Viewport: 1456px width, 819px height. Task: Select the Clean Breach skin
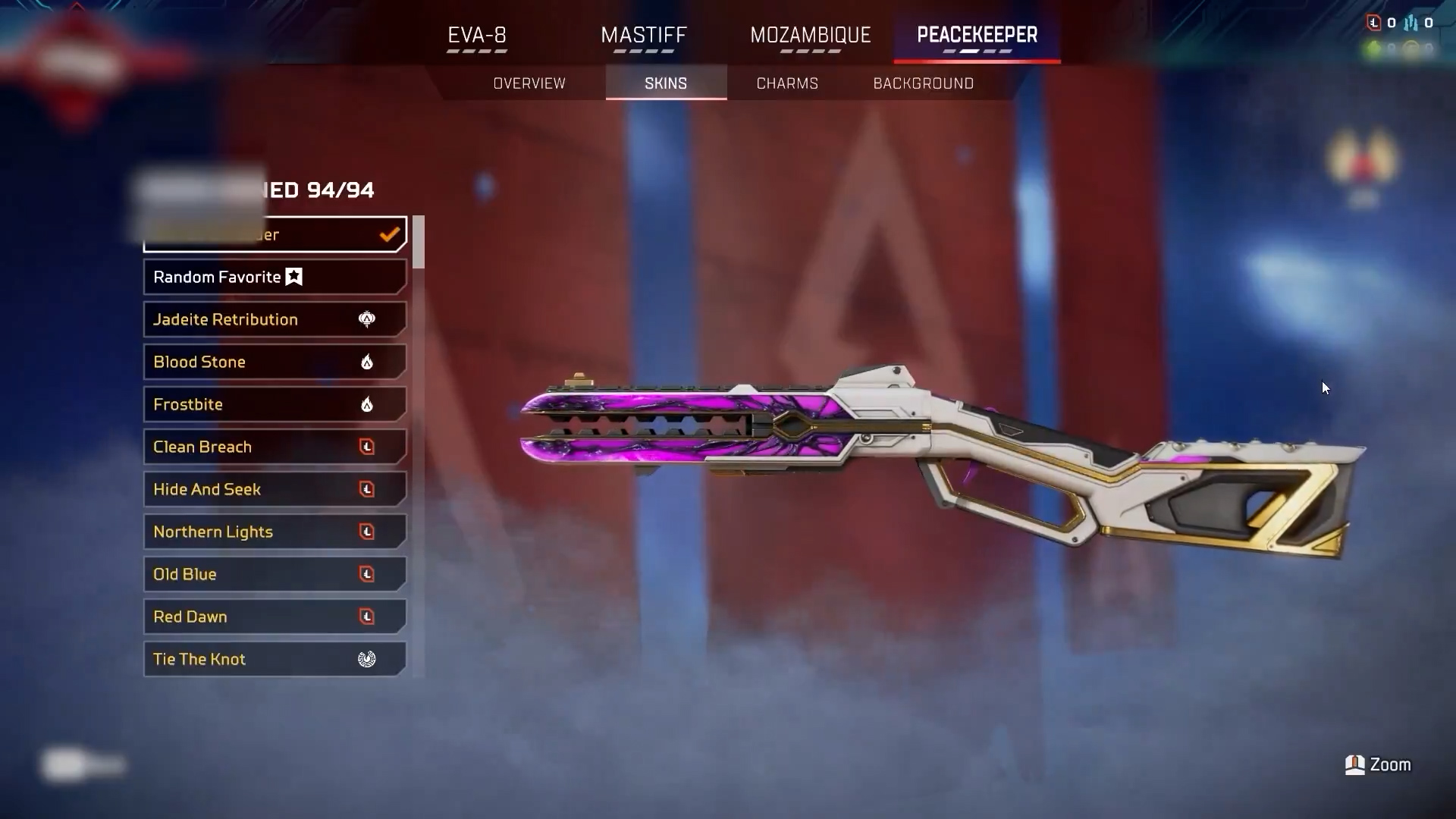(275, 447)
